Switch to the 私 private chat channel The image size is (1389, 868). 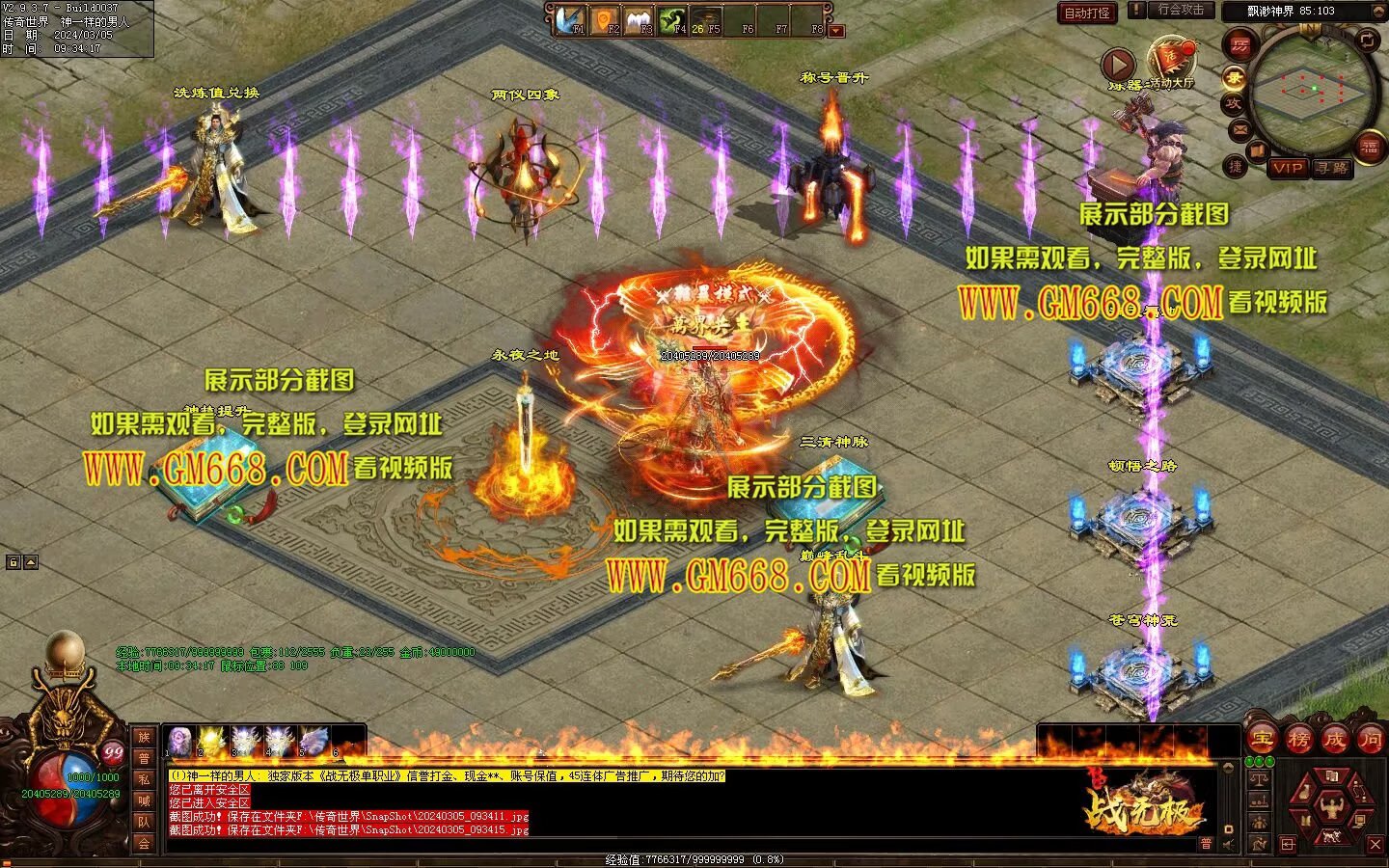click(x=144, y=778)
